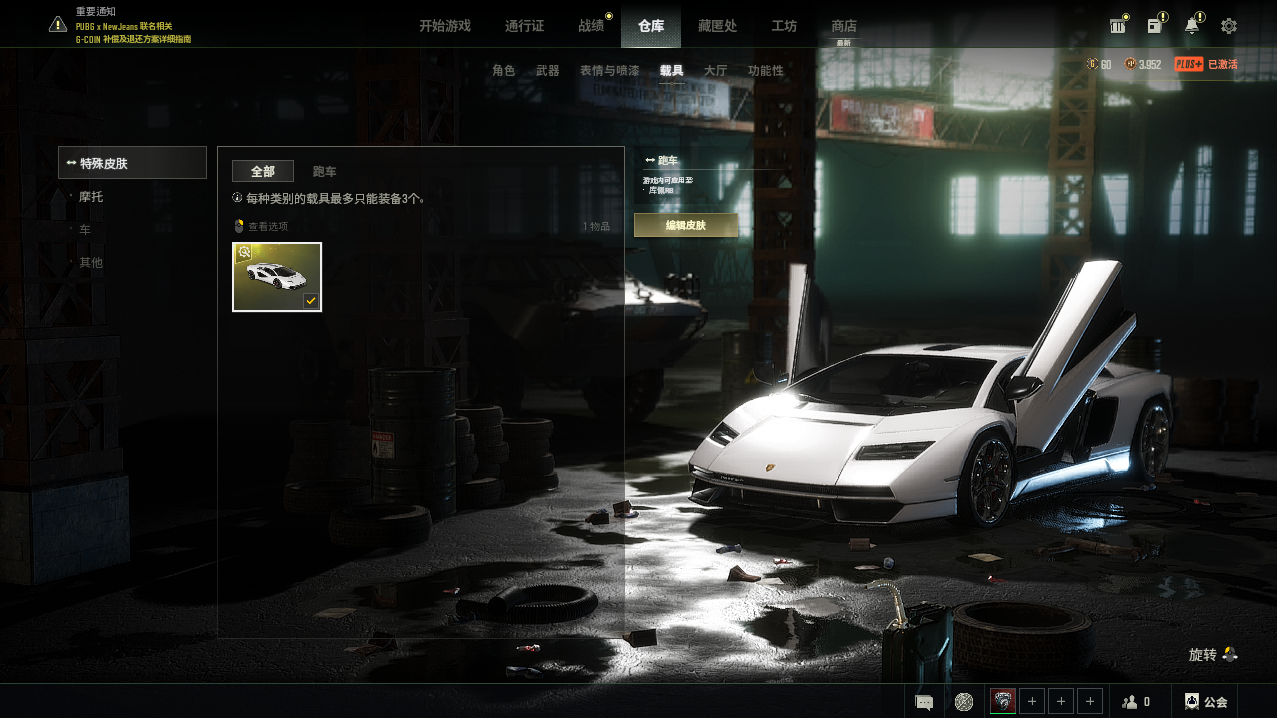Filter skins by the 跑车 sports car tab
1277x718 pixels.
click(325, 172)
